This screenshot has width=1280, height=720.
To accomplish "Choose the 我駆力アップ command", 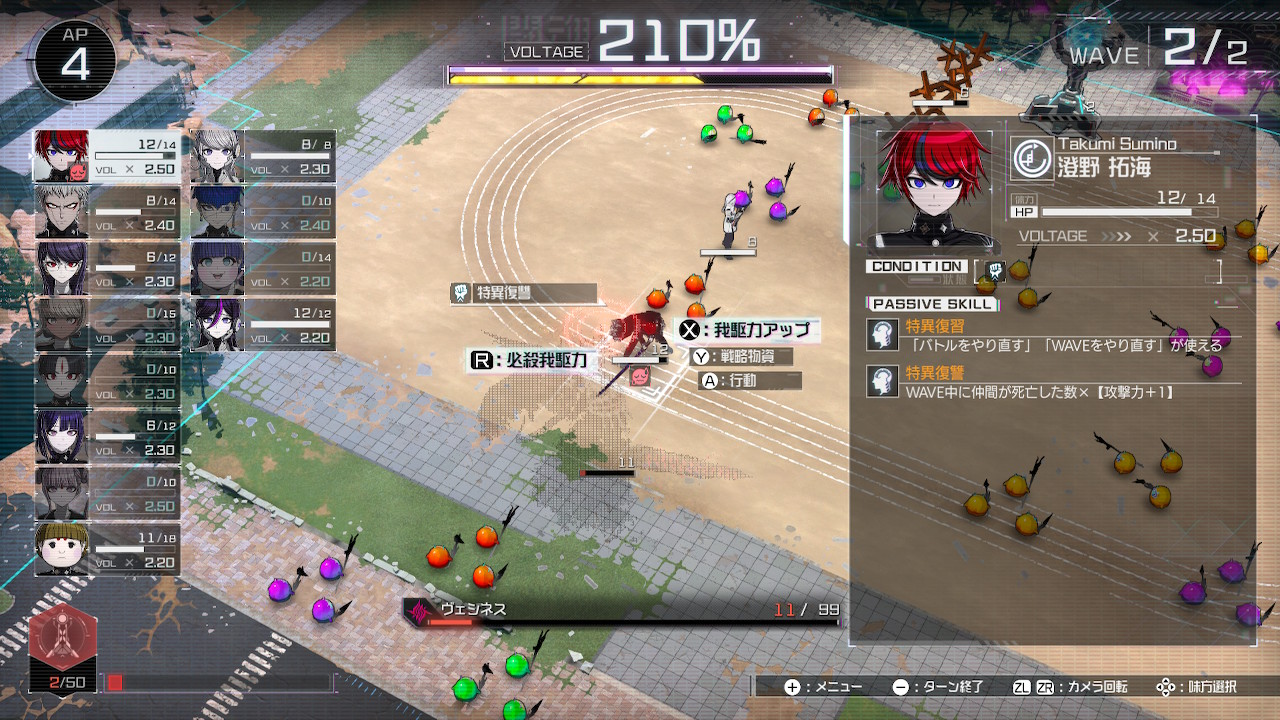I will point(746,330).
